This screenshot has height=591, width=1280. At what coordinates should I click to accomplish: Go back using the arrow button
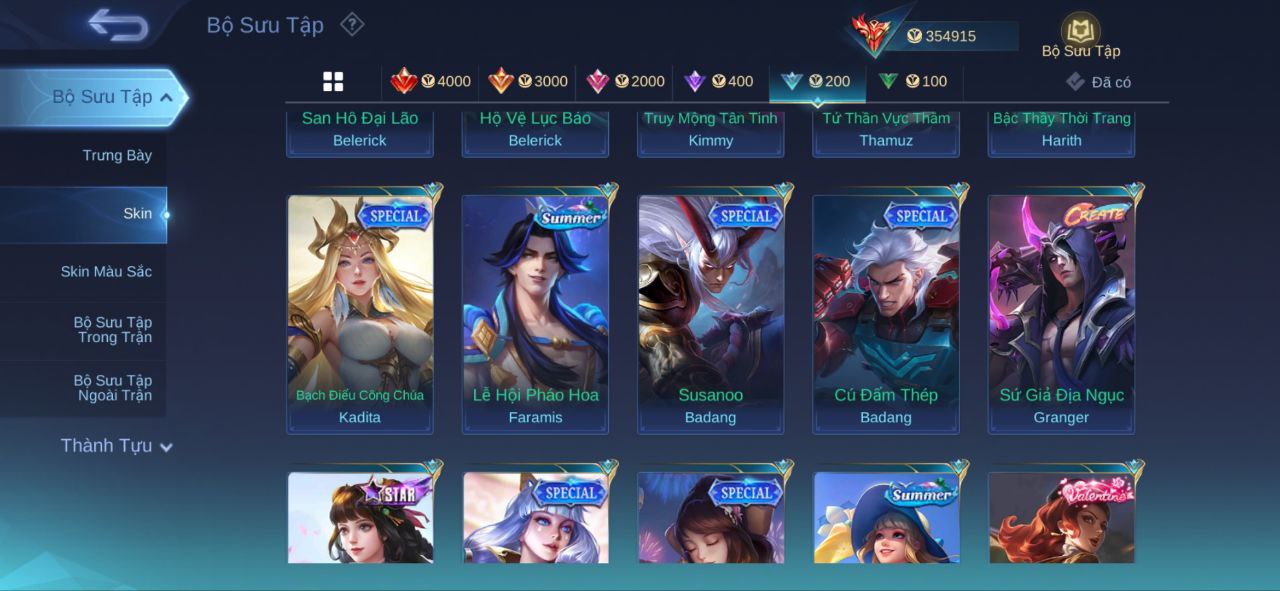(x=117, y=25)
